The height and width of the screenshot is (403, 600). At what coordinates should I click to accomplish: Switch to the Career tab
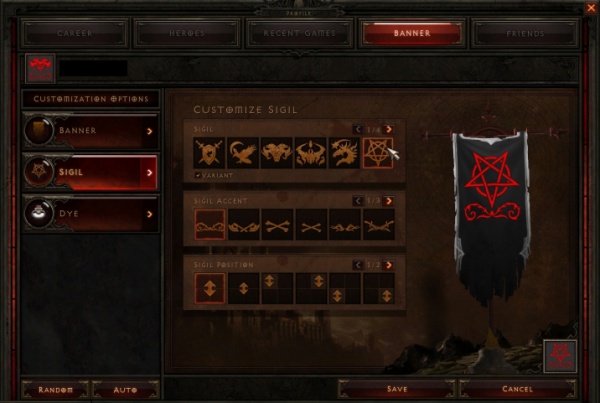pos(75,33)
